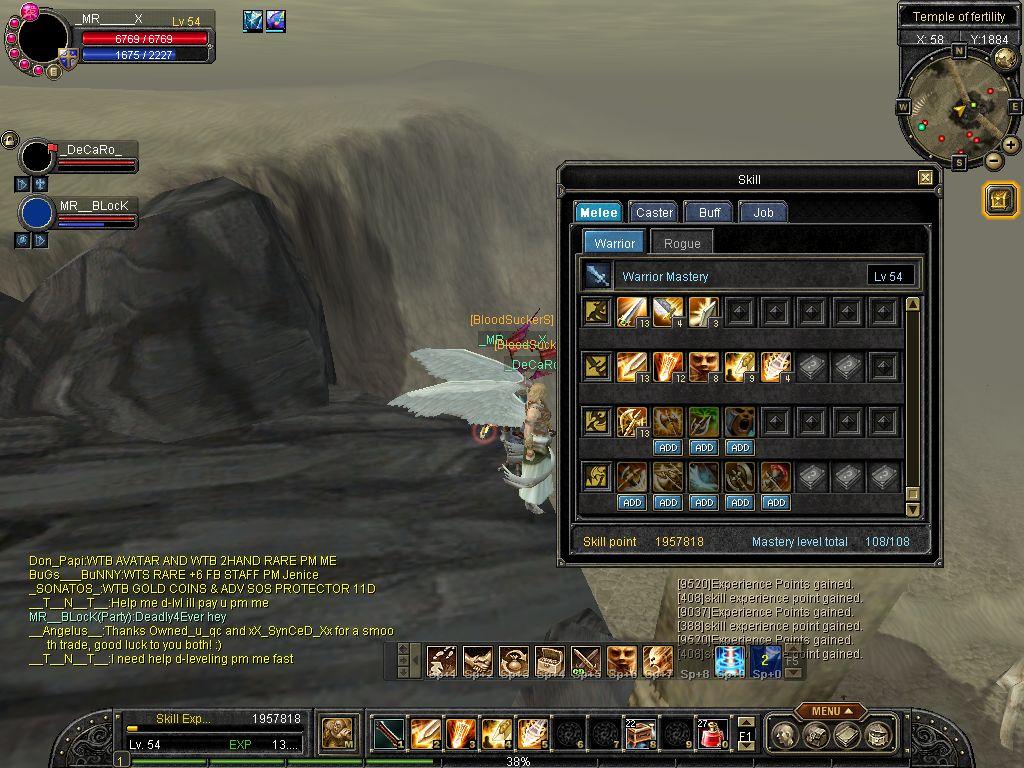Zoom out on the minimap
The width and height of the screenshot is (1024, 768).
pyautogui.click(x=993, y=160)
